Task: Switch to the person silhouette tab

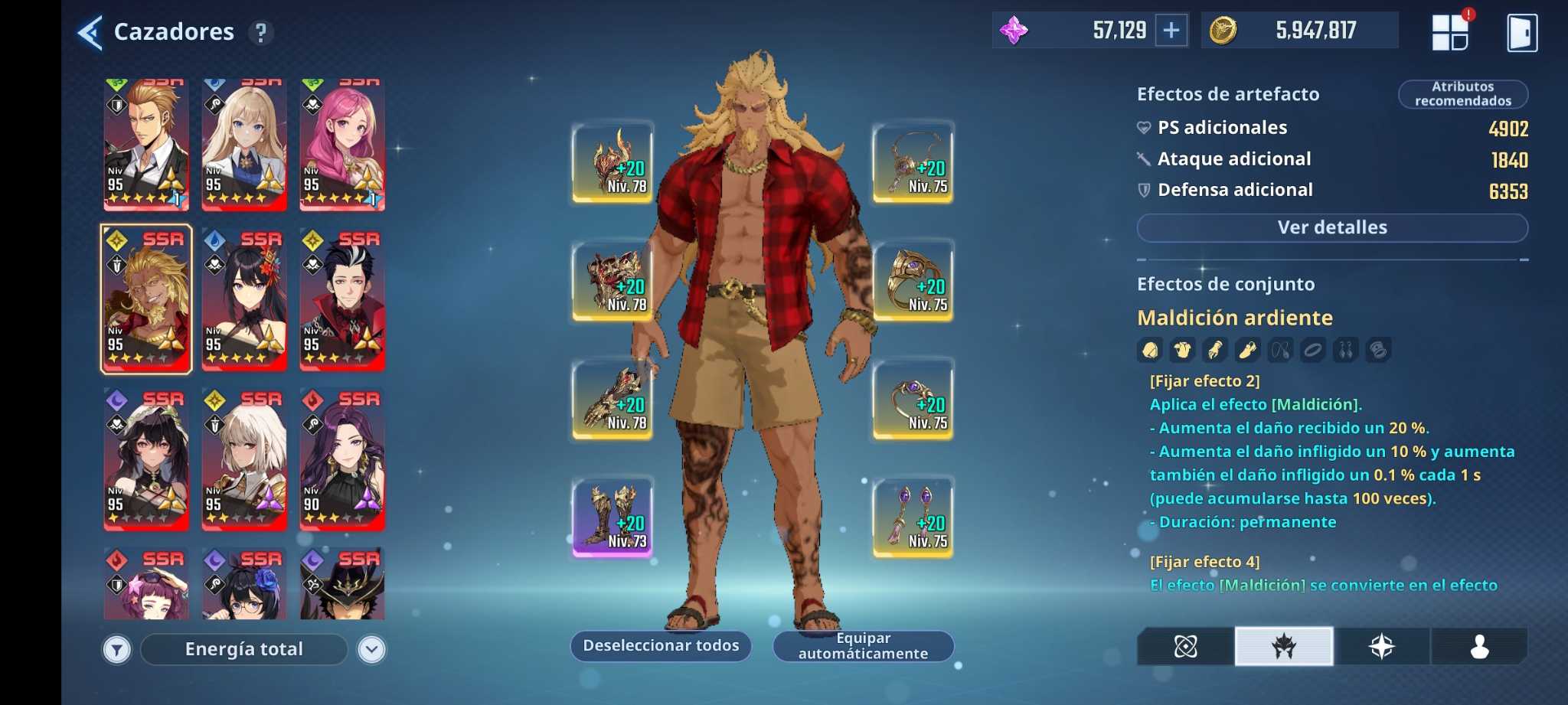Action: click(x=1478, y=647)
